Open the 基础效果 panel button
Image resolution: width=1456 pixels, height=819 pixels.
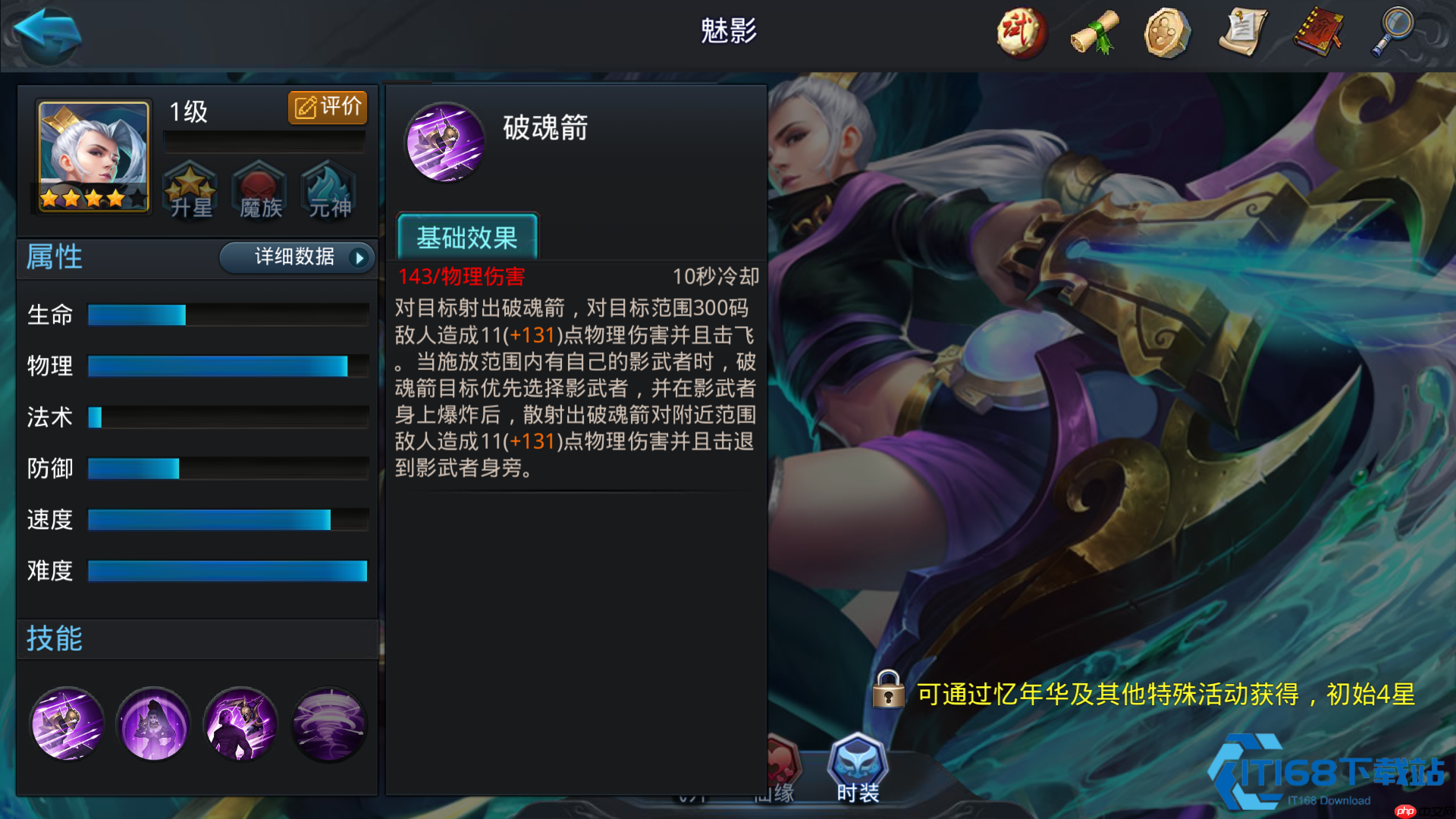467,237
